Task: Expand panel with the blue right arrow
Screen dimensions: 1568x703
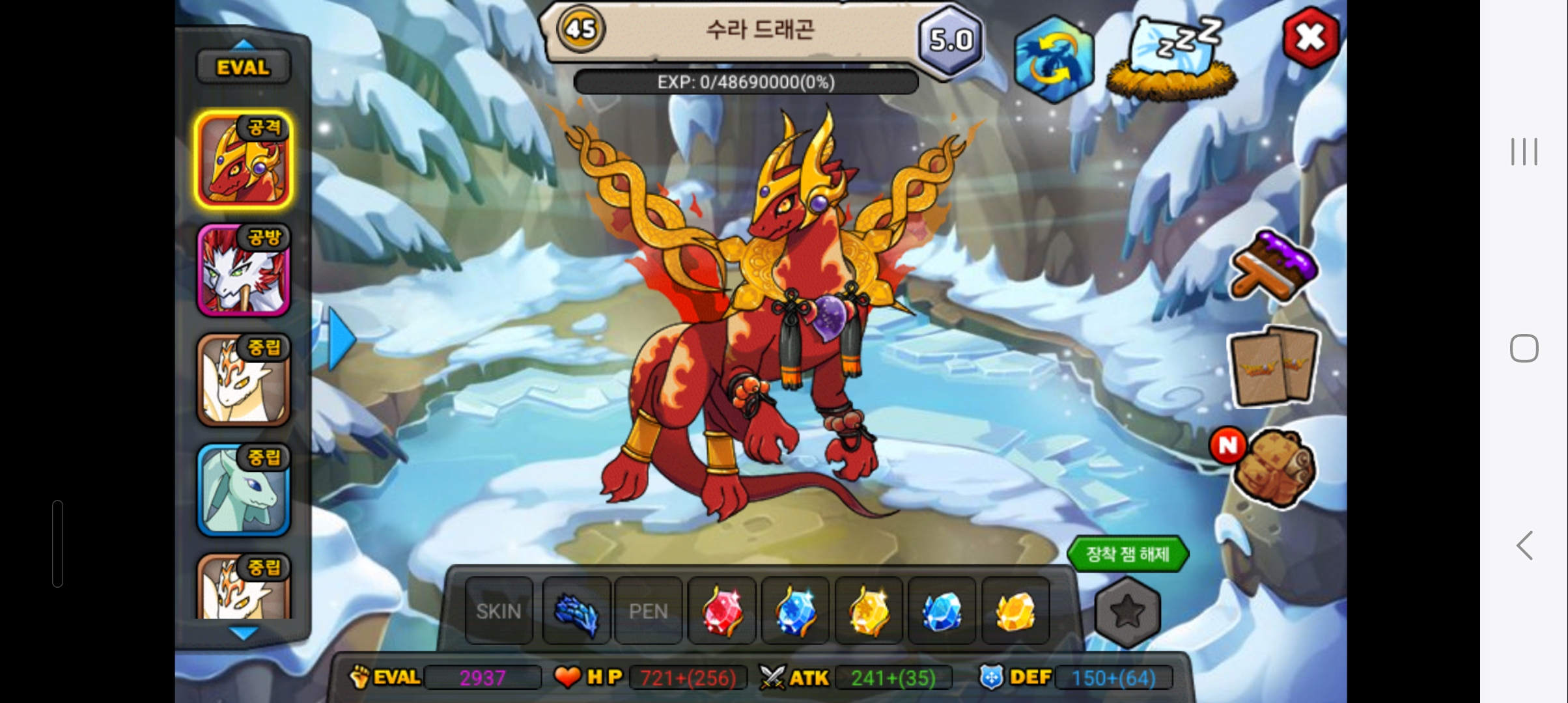Action: (x=341, y=338)
